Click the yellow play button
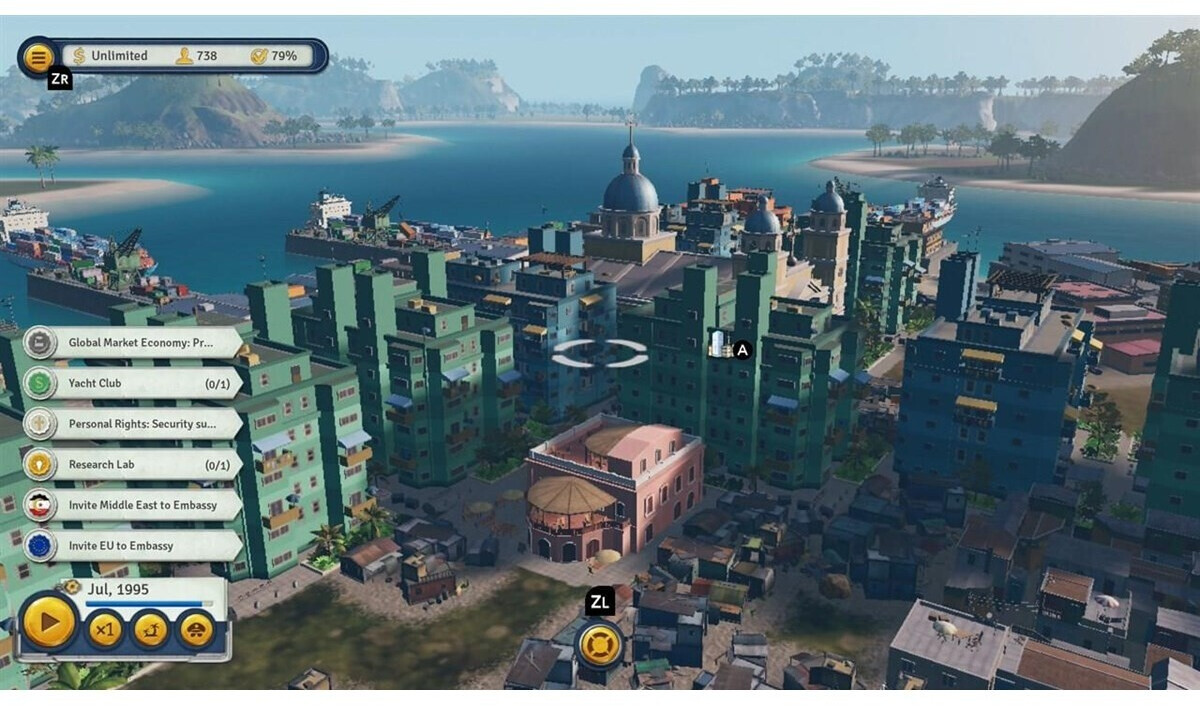The width and height of the screenshot is (1200, 706). click(48, 623)
